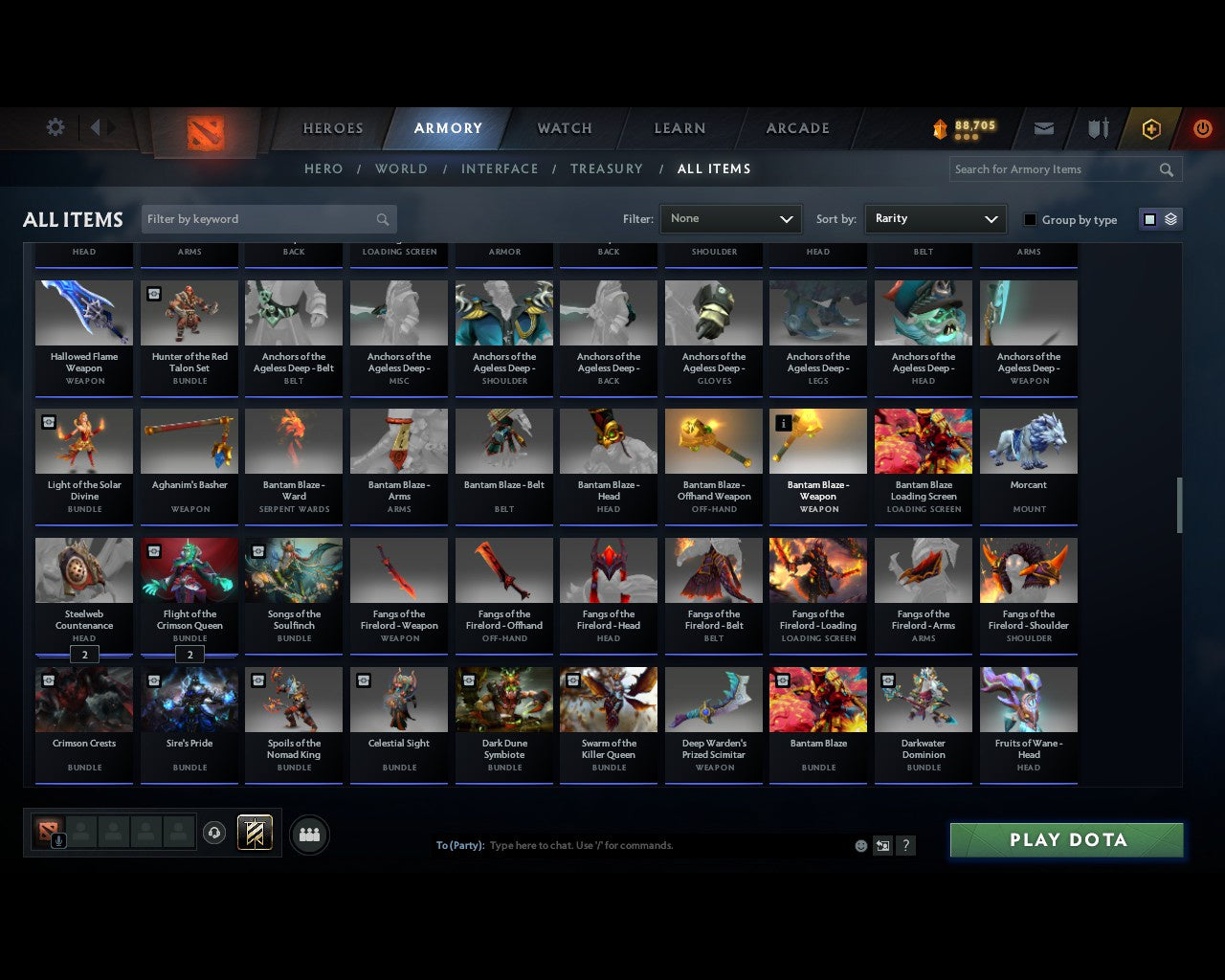1225x980 pixels.
Task: Open the Sort by Rarity dropdown
Action: click(935, 218)
